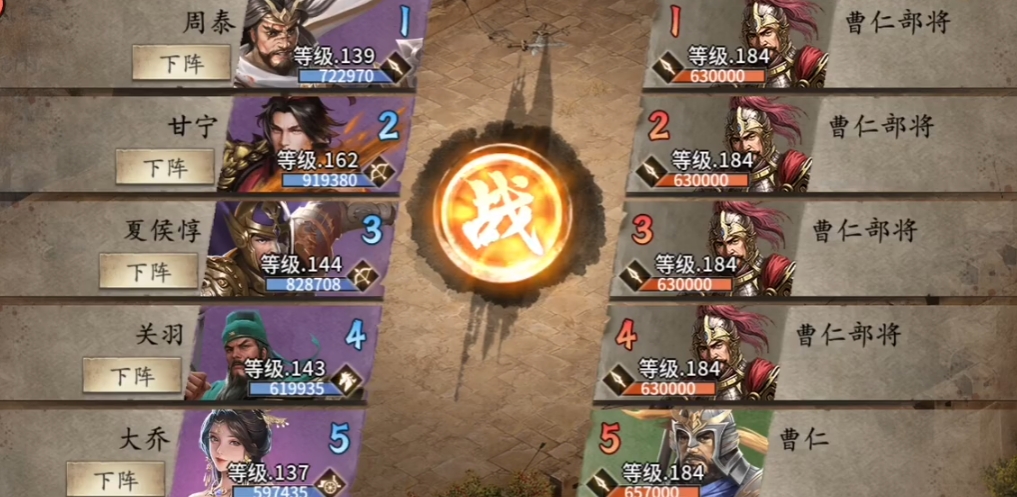
Task: Withdraw 夏侯惇 using his 下阵 button
Action: (148, 271)
